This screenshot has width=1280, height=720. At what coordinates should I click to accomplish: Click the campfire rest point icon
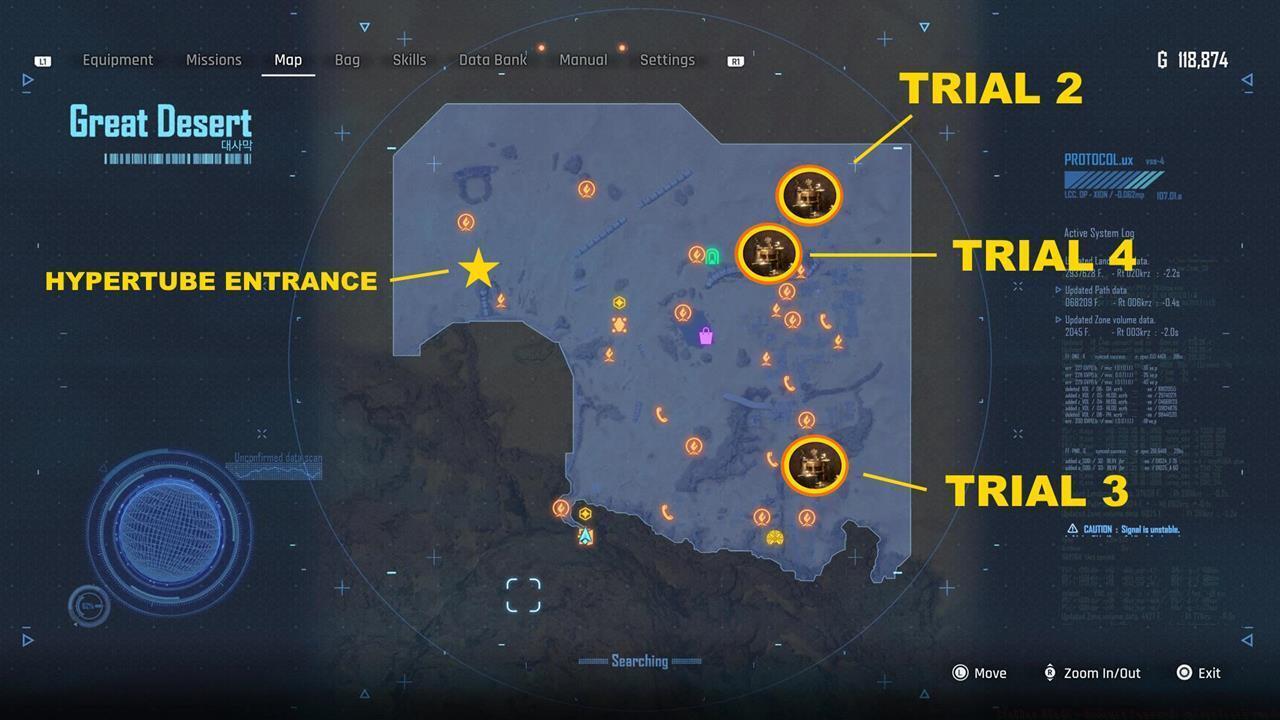click(x=608, y=355)
